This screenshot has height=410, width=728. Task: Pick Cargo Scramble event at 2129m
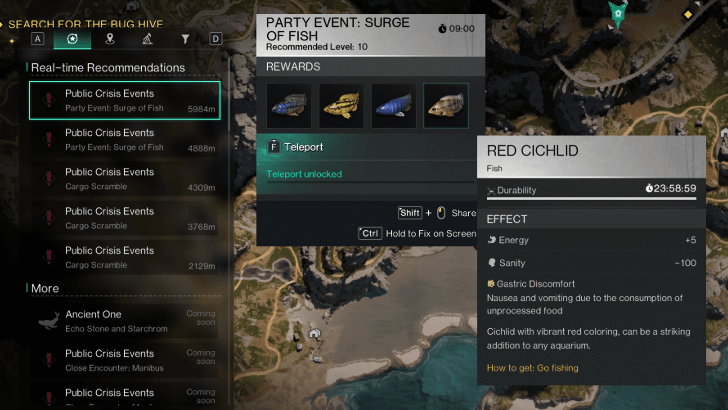click(125, 256)
